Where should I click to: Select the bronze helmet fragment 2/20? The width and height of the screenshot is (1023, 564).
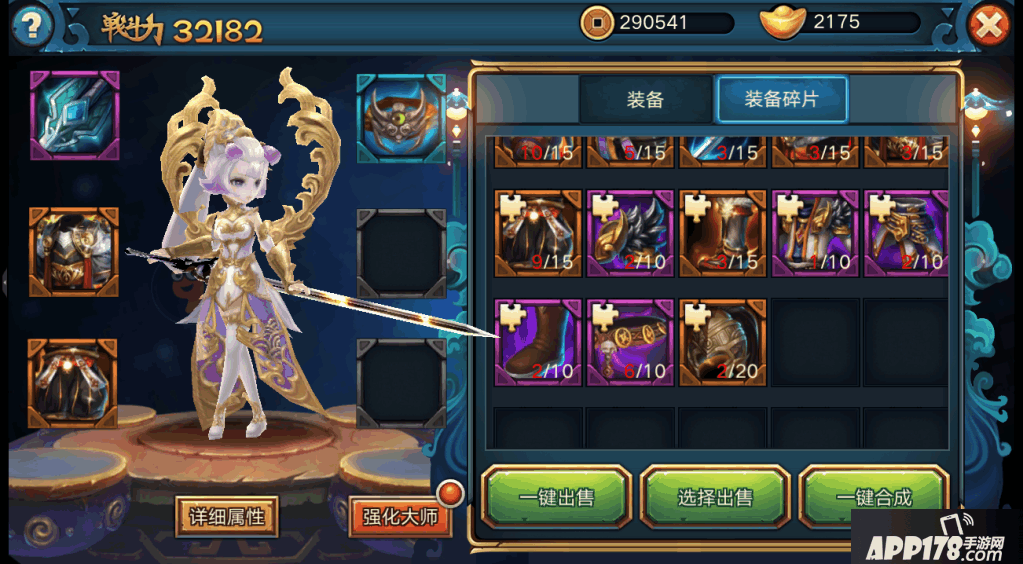tap(722, 342)
